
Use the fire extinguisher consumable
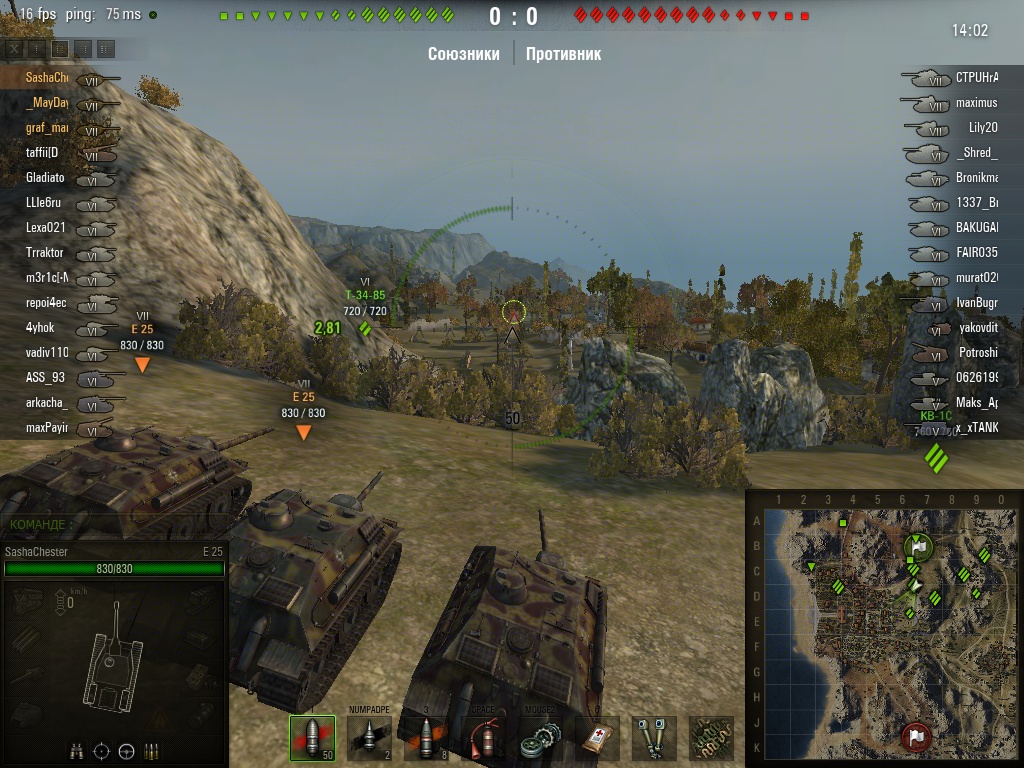pyautogui.click(x=484, y=738)
